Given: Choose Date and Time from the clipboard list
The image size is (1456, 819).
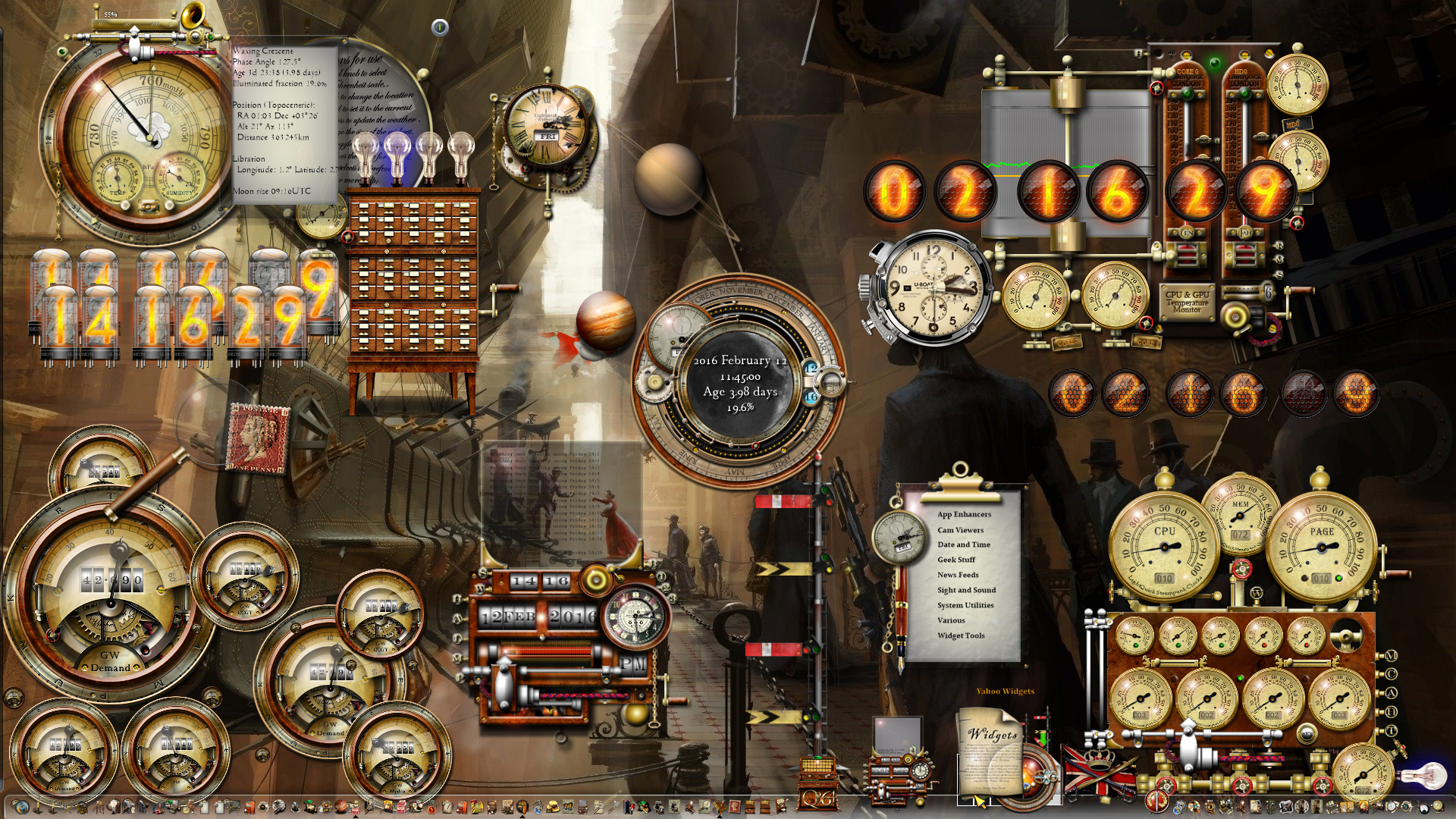Looking at the screenshot, I should pos(963,544).
